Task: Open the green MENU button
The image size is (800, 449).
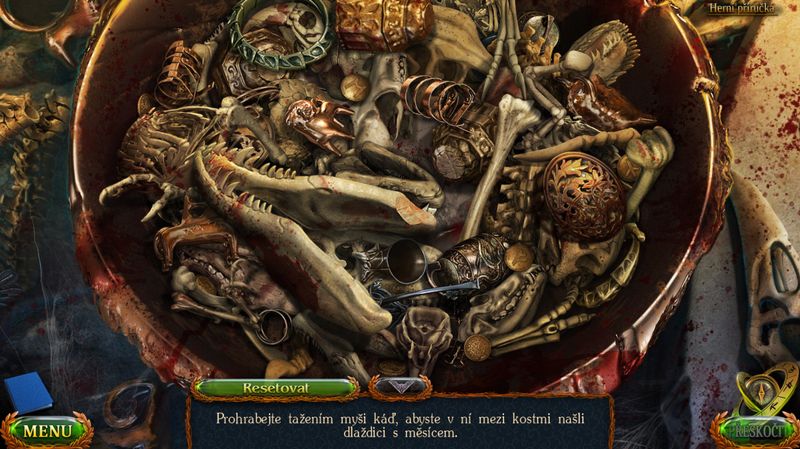Action: 47,431
